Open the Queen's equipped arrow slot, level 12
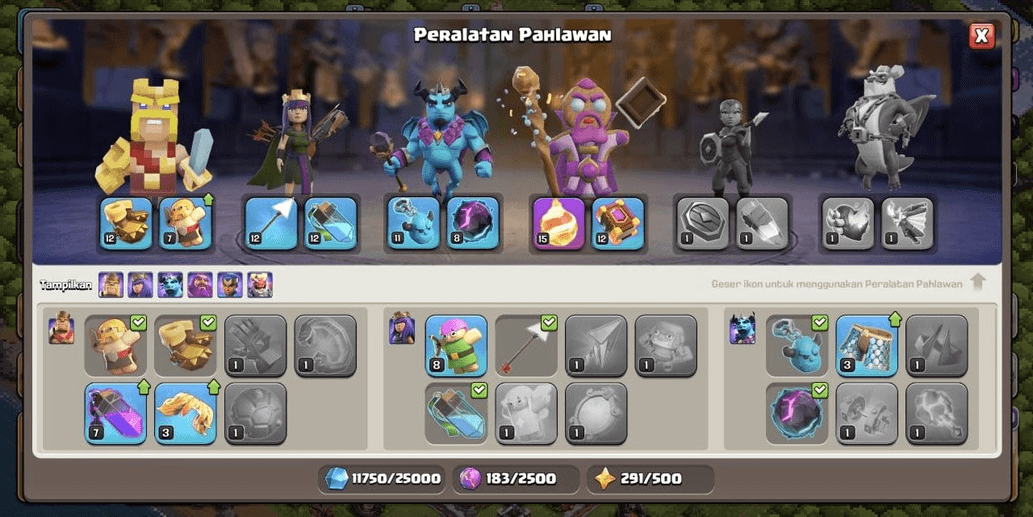The height and width of the screenshot is (517, 1033). [272, 223]
